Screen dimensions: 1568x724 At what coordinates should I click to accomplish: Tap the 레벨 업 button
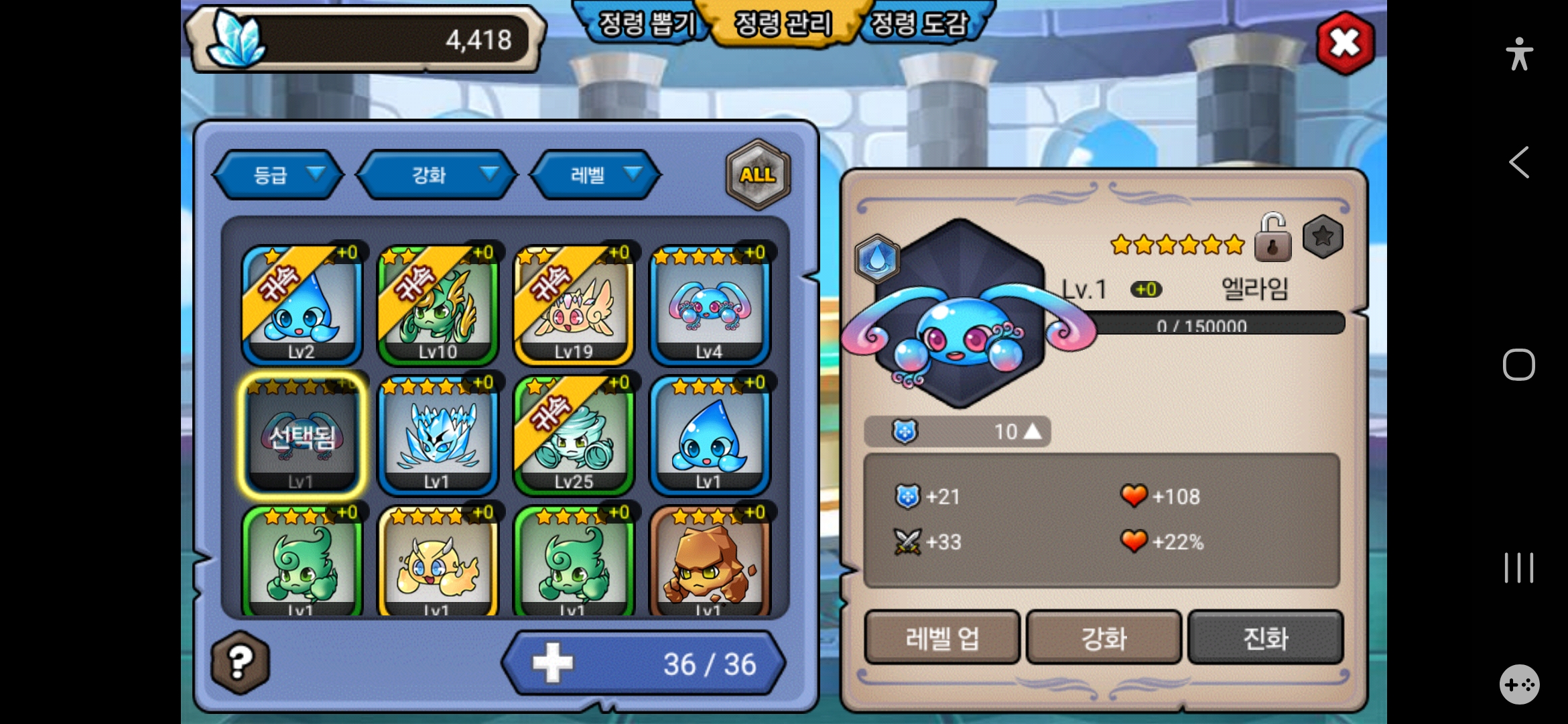click(942, 638)
